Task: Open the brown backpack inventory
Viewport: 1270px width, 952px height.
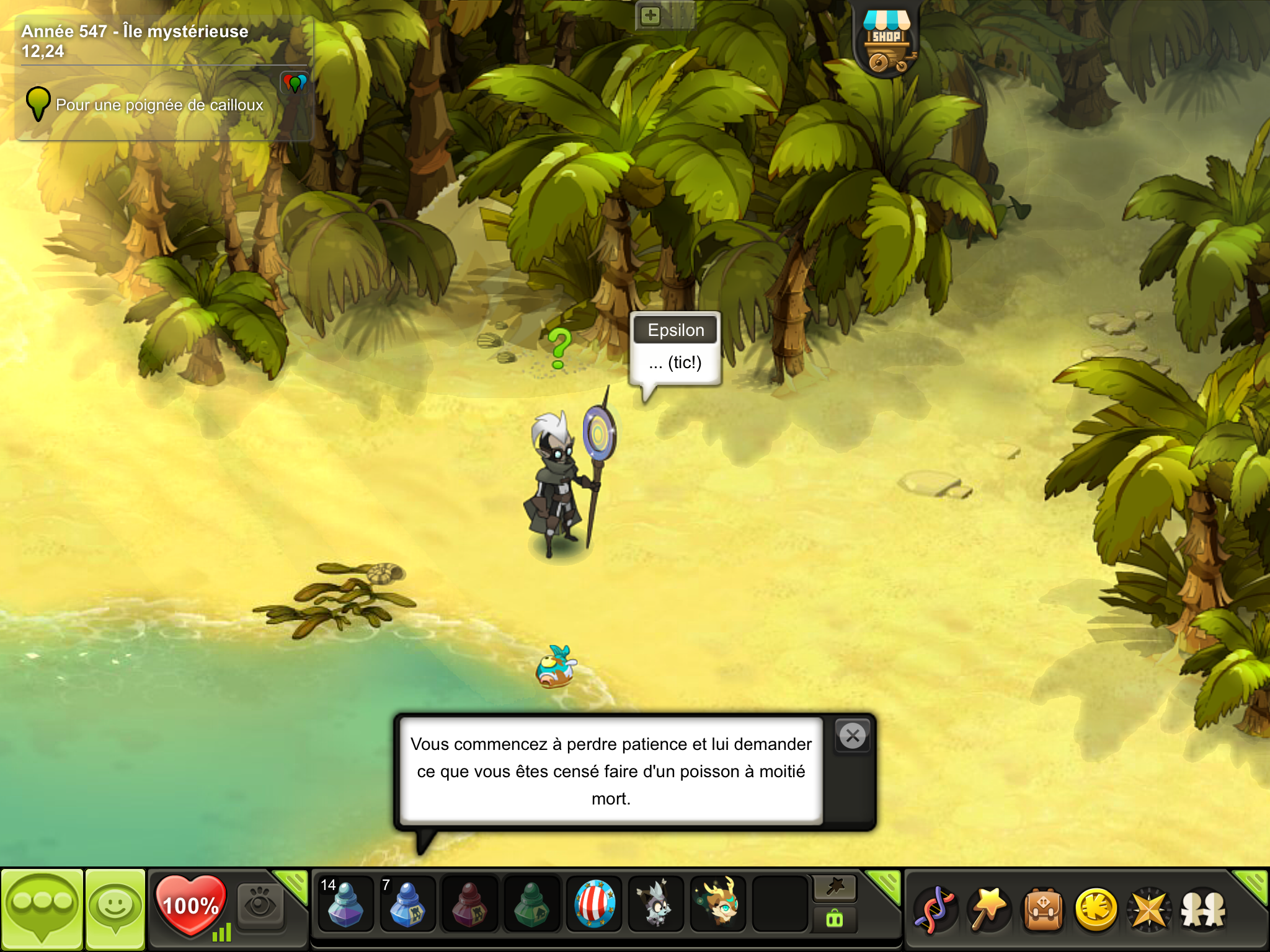Action: 1043,909
